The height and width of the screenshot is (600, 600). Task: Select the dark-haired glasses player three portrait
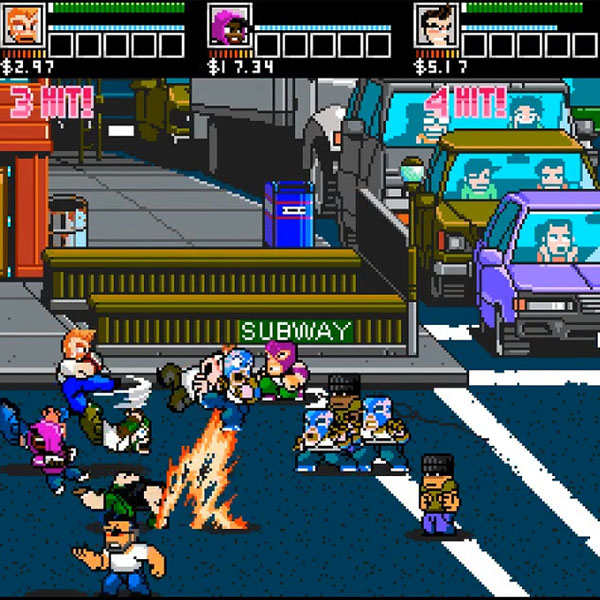(x=436, y=26)
